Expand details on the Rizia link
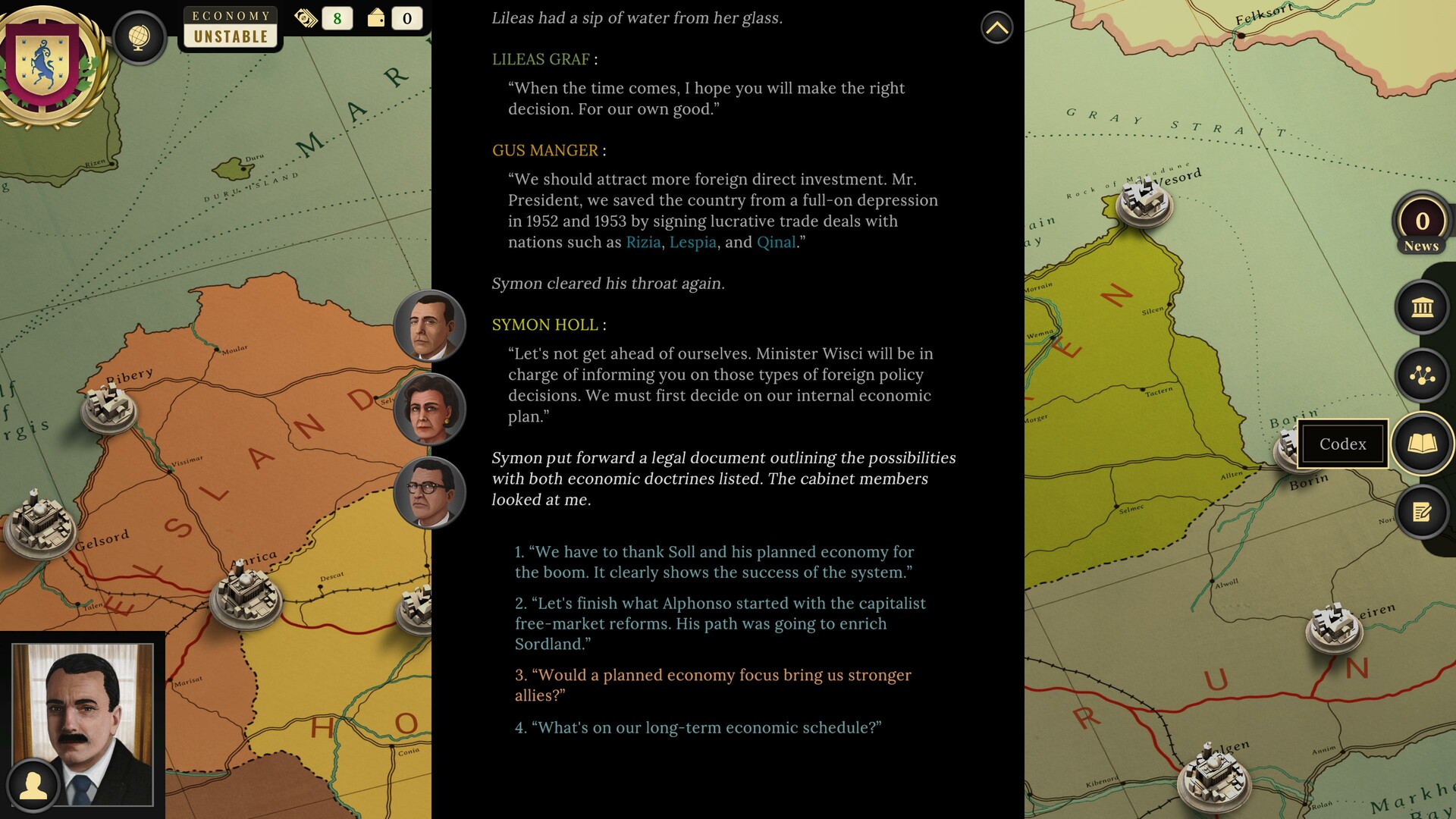 644,242
